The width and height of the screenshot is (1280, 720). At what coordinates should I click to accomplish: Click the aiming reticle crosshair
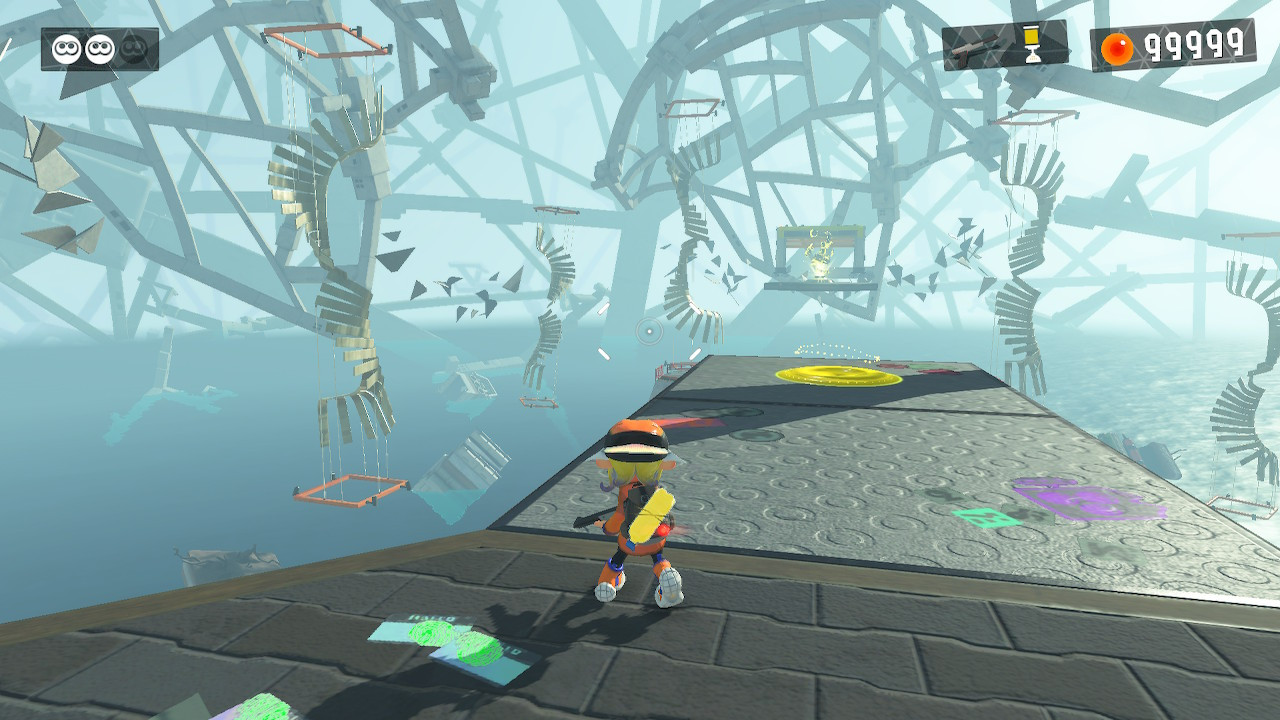coord(651,331)
